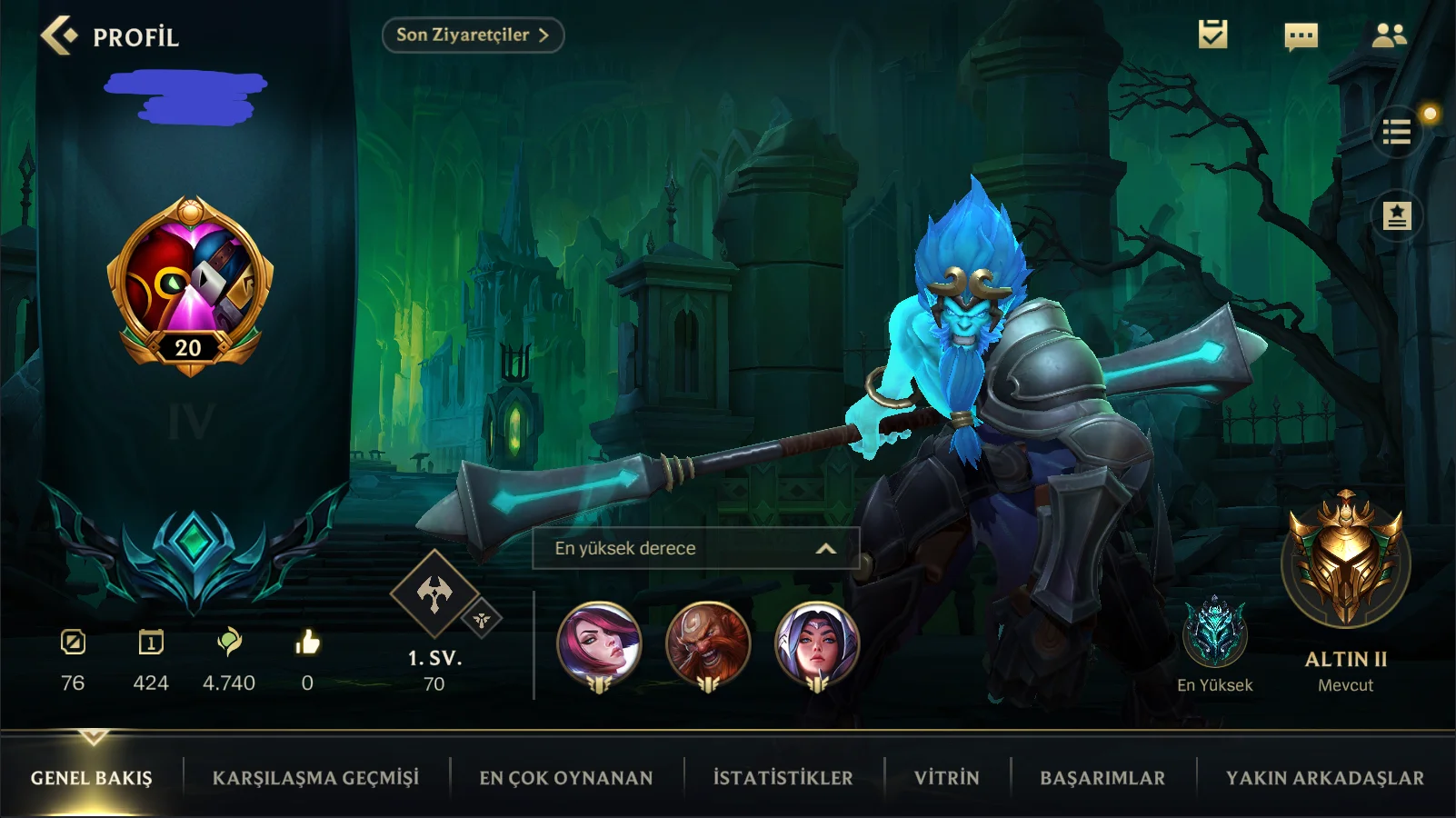View the En Yüksek highest rank emblem
Image resolution: width=1456 pixels, height=818 pixels.
pos(1214,632)
